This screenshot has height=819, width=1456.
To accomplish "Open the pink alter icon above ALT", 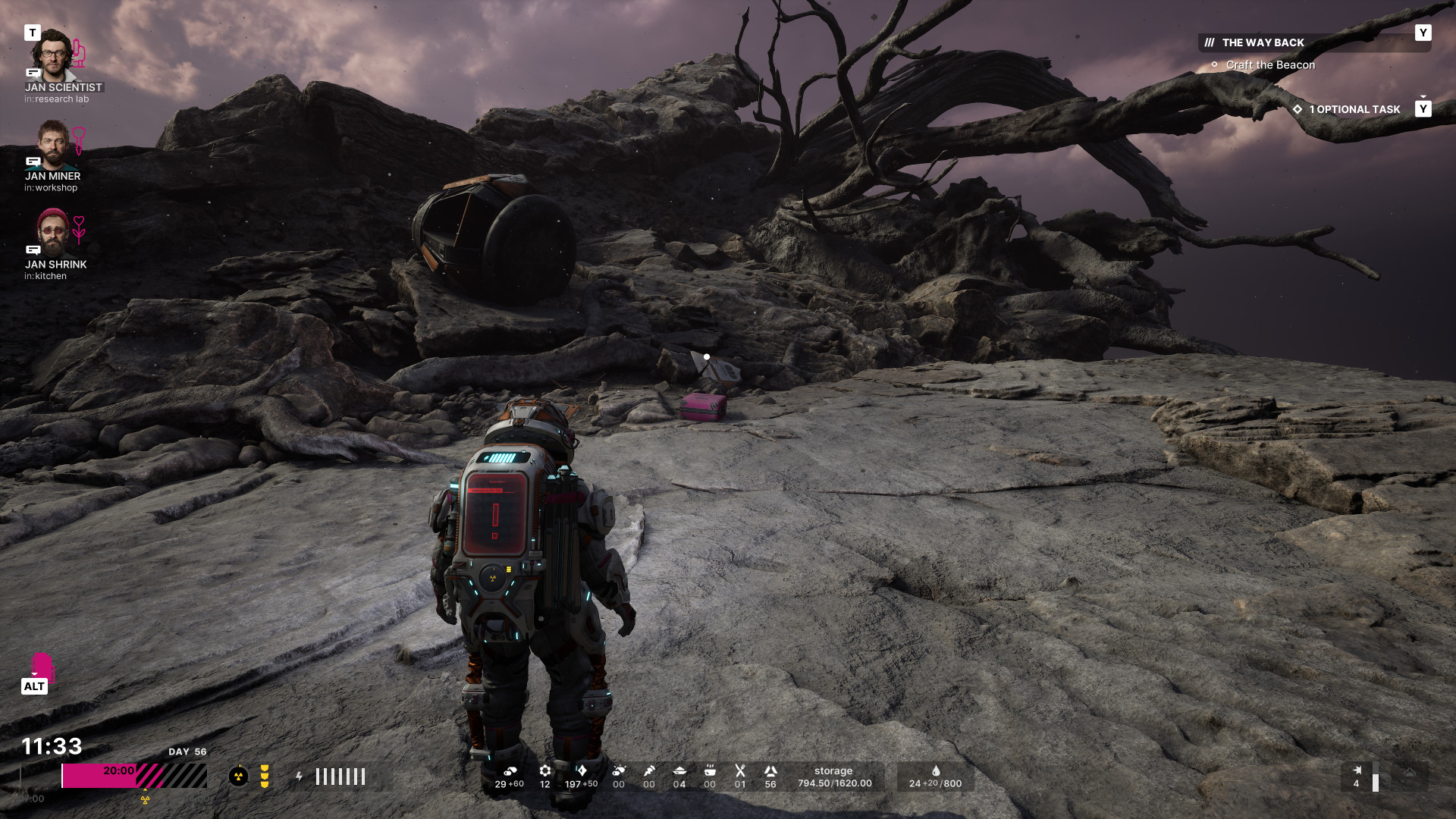I will 41,666.
